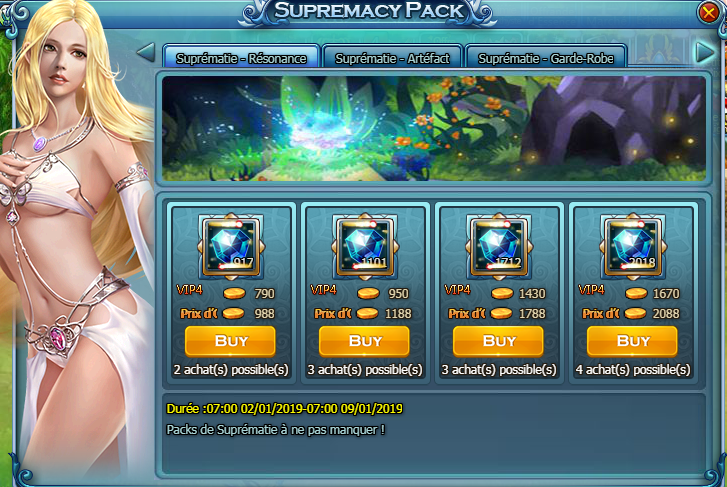Show previous tabs with the left arrow
This screenshot has height=487, width=727.
pyautogui.click(x=145, y=52)
